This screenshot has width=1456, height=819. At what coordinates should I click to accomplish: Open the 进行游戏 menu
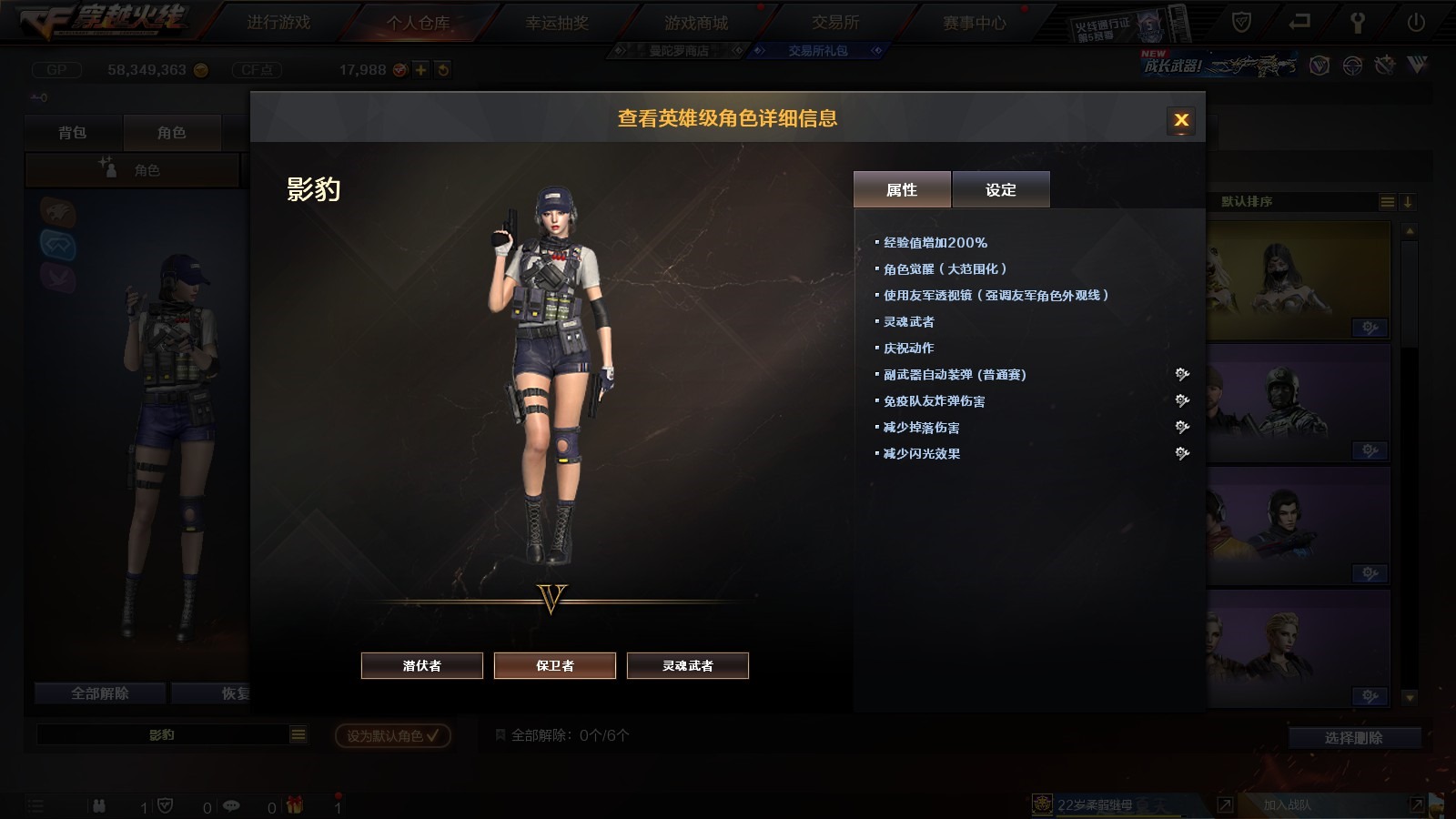point(278,22)
